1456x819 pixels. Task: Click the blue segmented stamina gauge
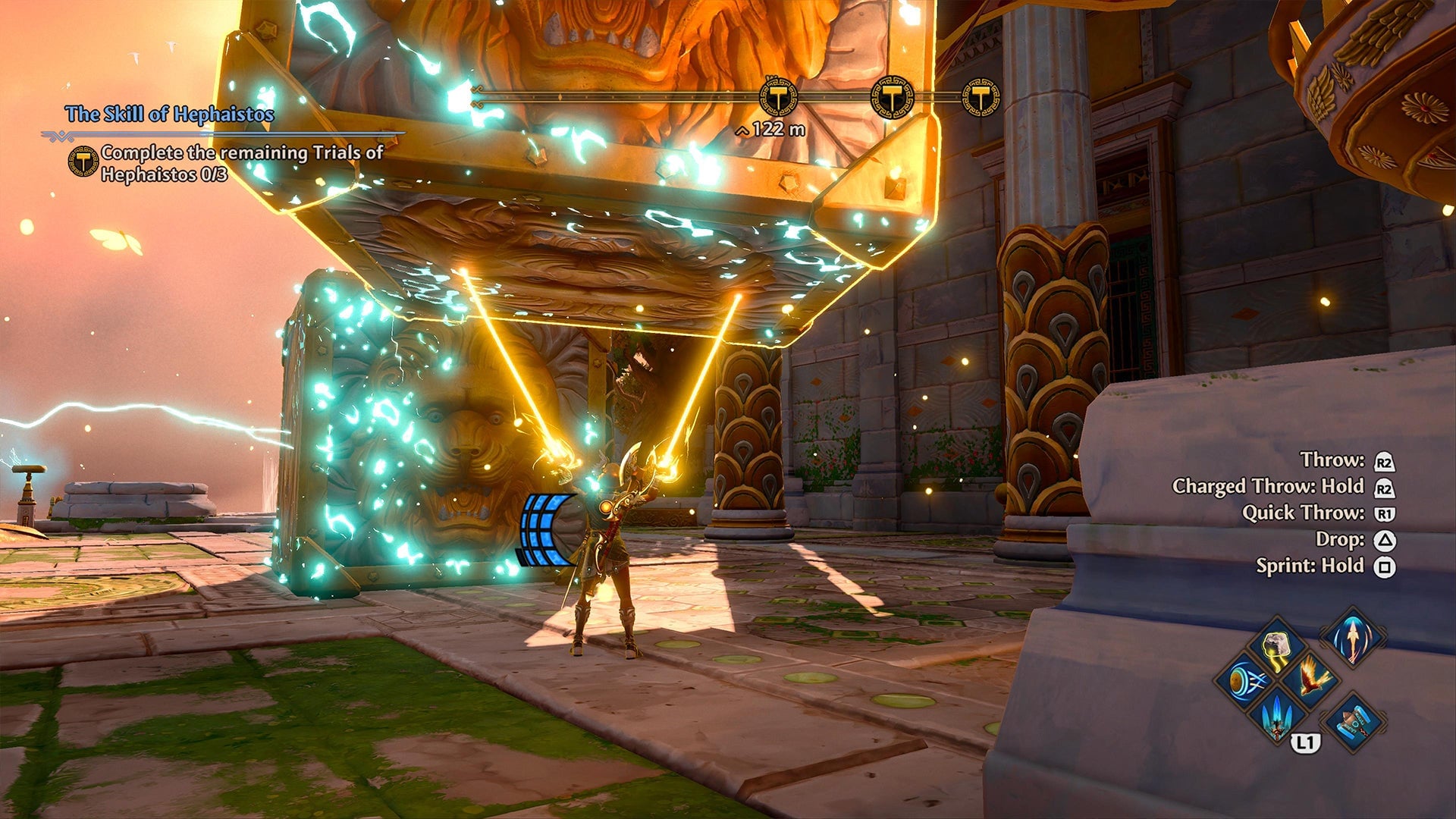pos(544,529)
